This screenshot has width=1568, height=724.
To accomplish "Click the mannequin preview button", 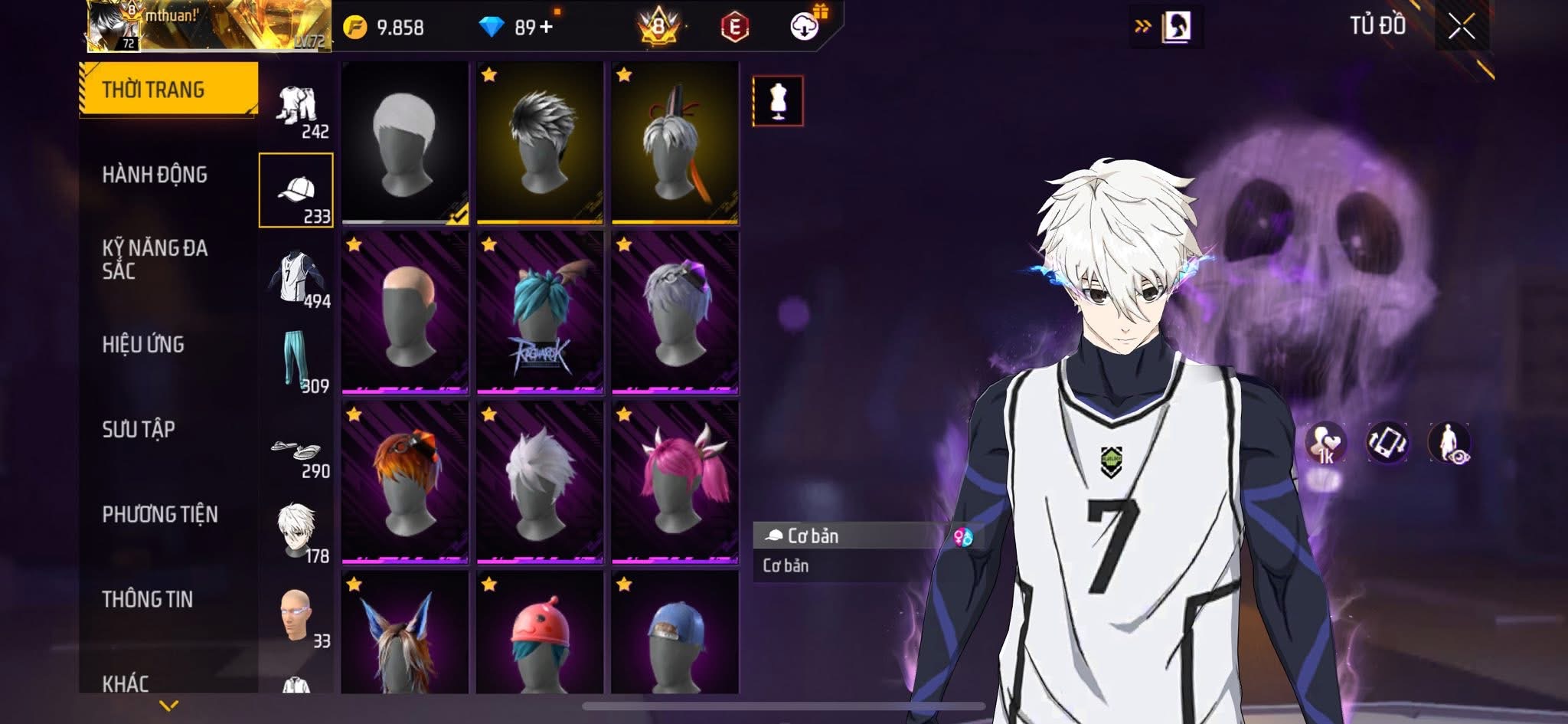I will tap(778, 100).
